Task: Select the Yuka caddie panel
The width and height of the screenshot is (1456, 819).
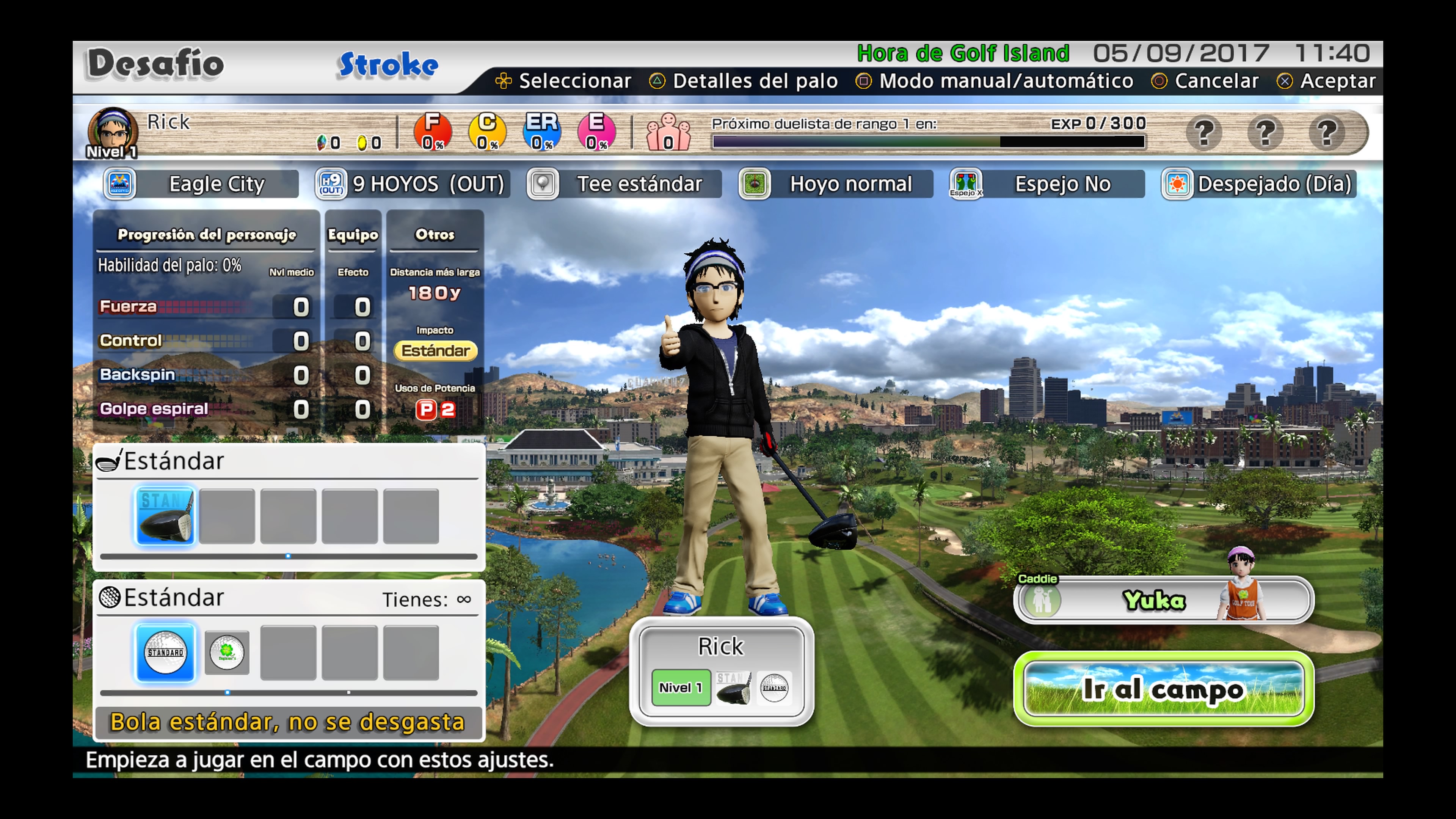Action: pyautogui.click(x=1164, y=599)
